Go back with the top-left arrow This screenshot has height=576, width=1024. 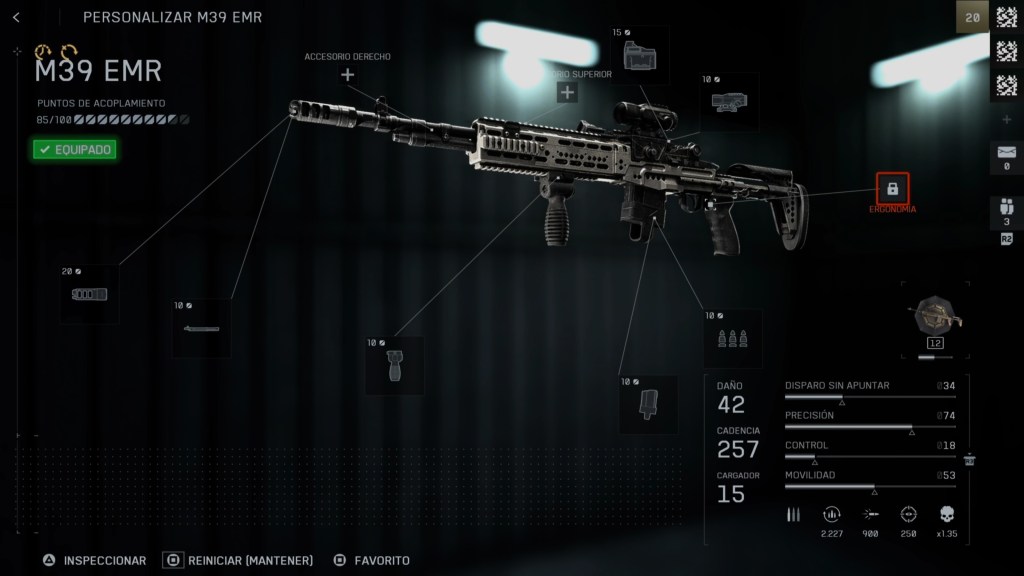(x=17, y=17)
